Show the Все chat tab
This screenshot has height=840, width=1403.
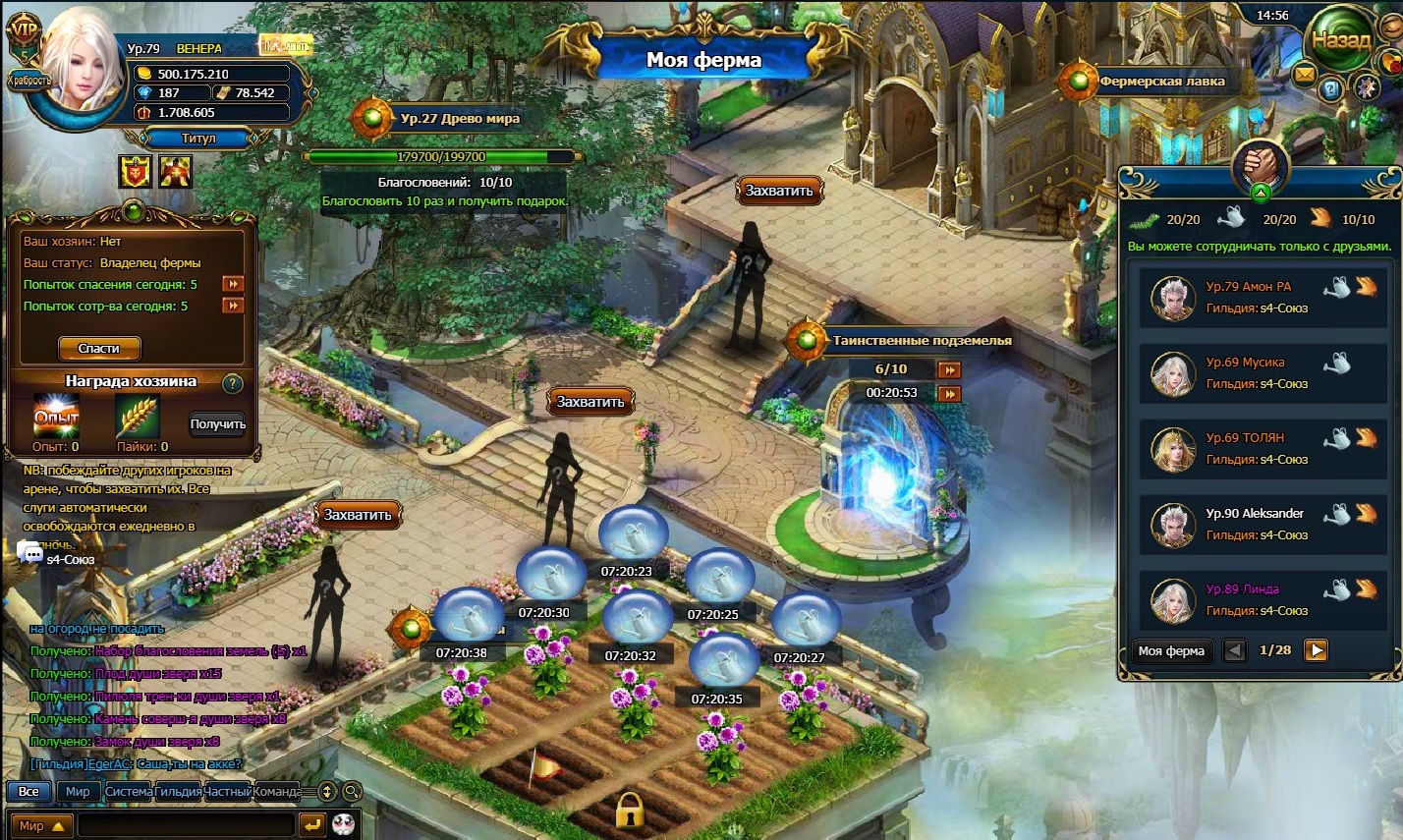pos(28,792)
